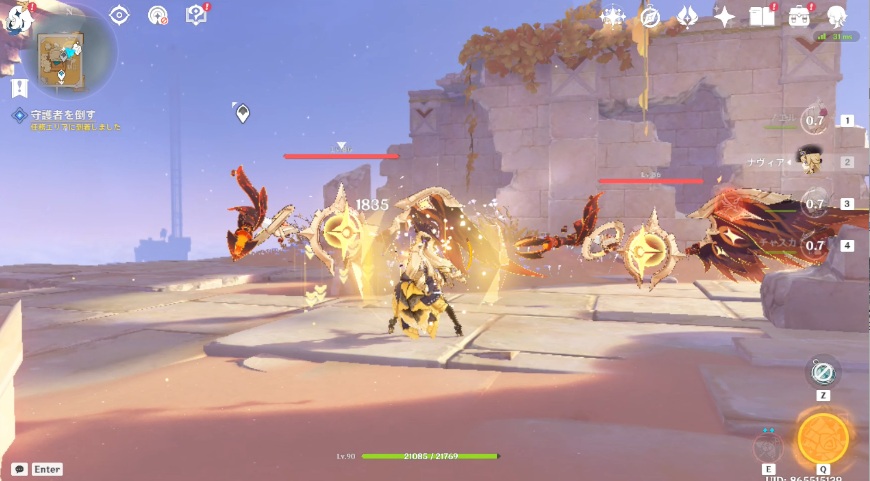870x481 pixels.
Task: Switch to party member slot 4
Action: 816,245
